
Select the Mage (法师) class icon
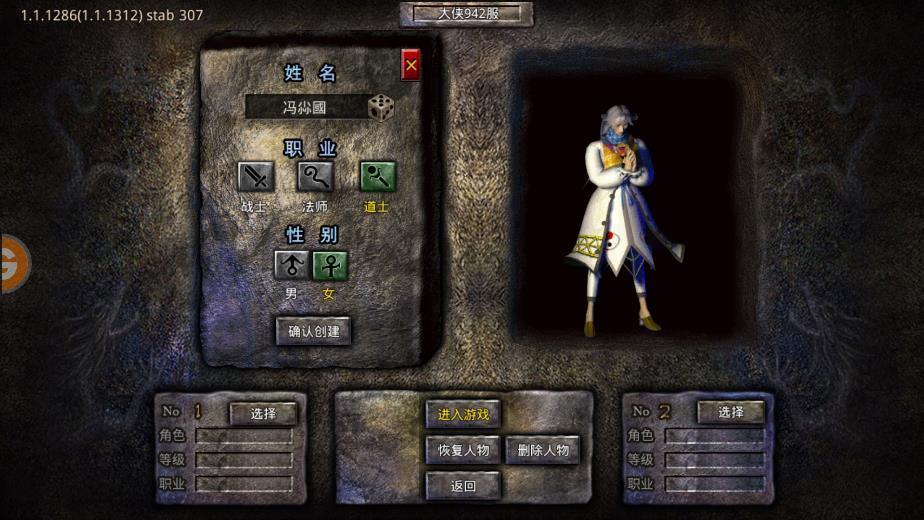pyautogui.click(x=315, y=176)
